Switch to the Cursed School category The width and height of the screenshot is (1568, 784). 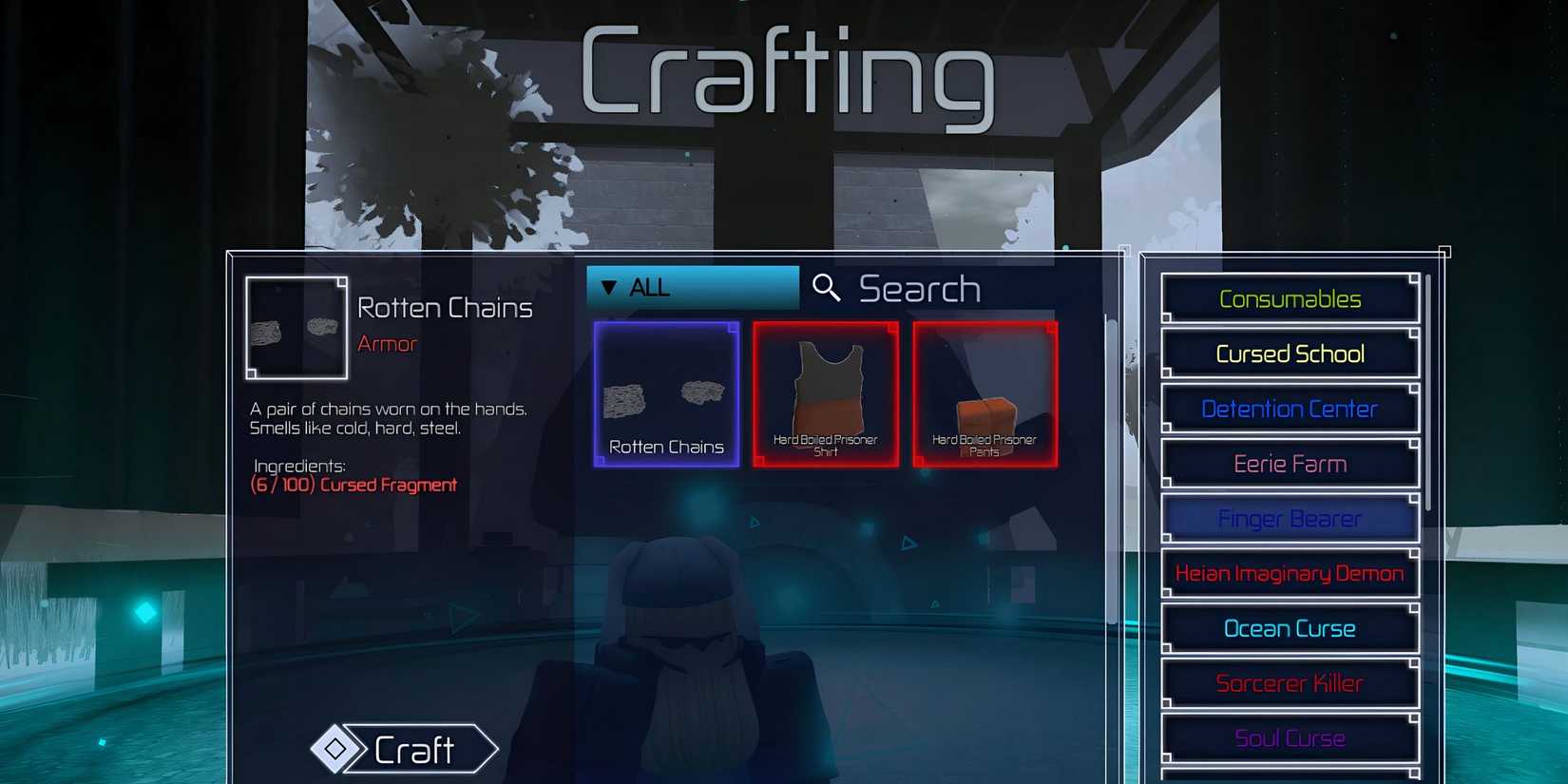point(1290,353)
